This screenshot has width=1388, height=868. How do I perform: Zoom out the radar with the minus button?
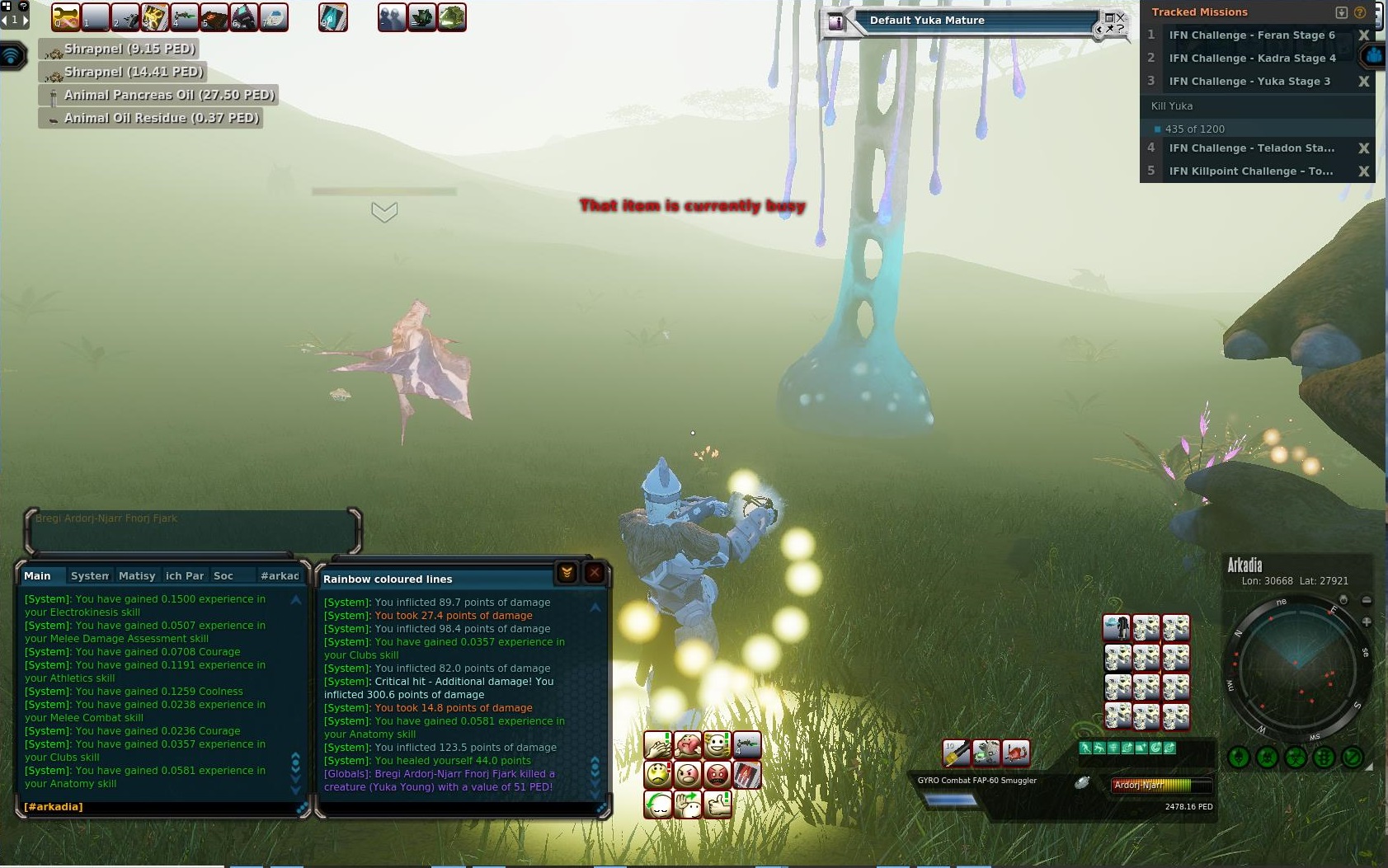point(1367,600)
